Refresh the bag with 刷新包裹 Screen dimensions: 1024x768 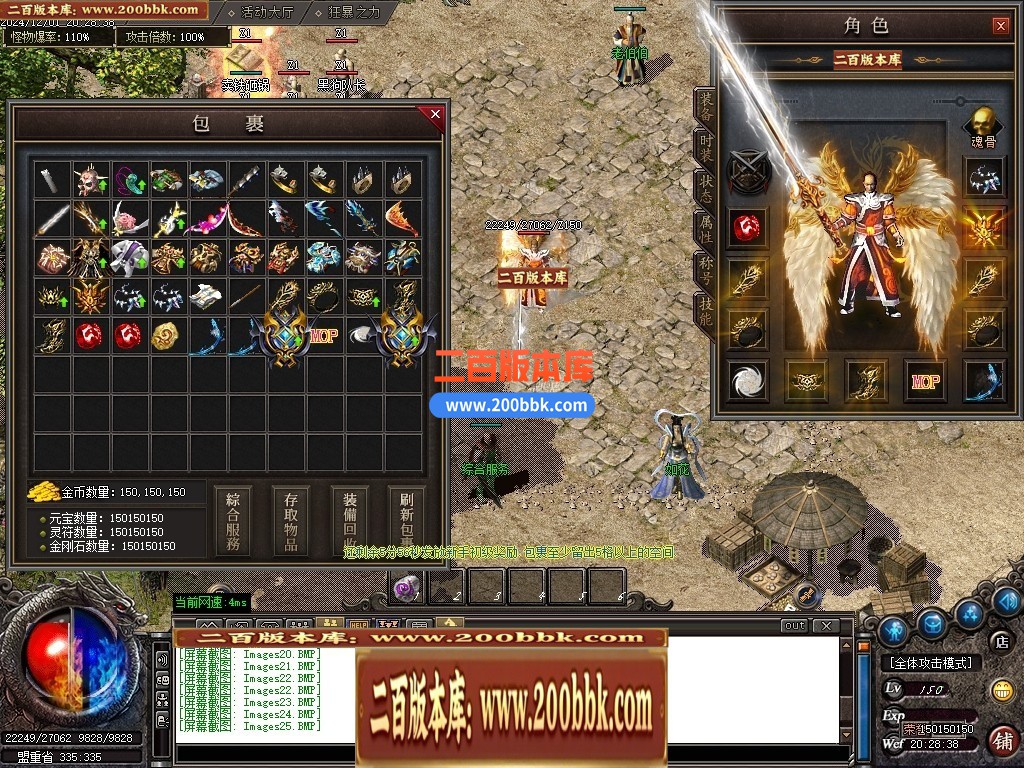[x=406, y=520]
